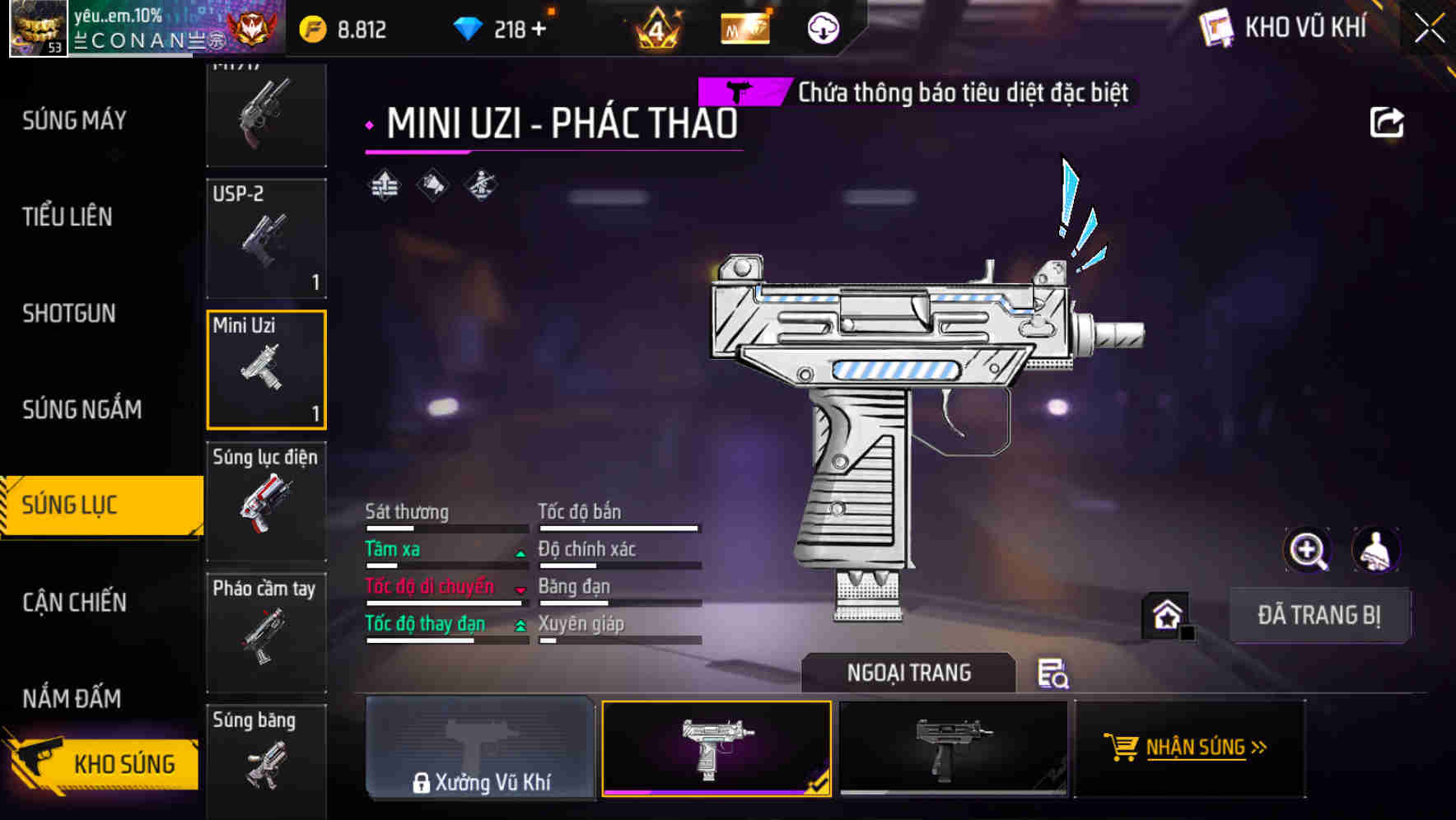Open the TIỂU LIÊN weapon category
The height and width of the screenshot is (820, 1456).
pos(68,217)
